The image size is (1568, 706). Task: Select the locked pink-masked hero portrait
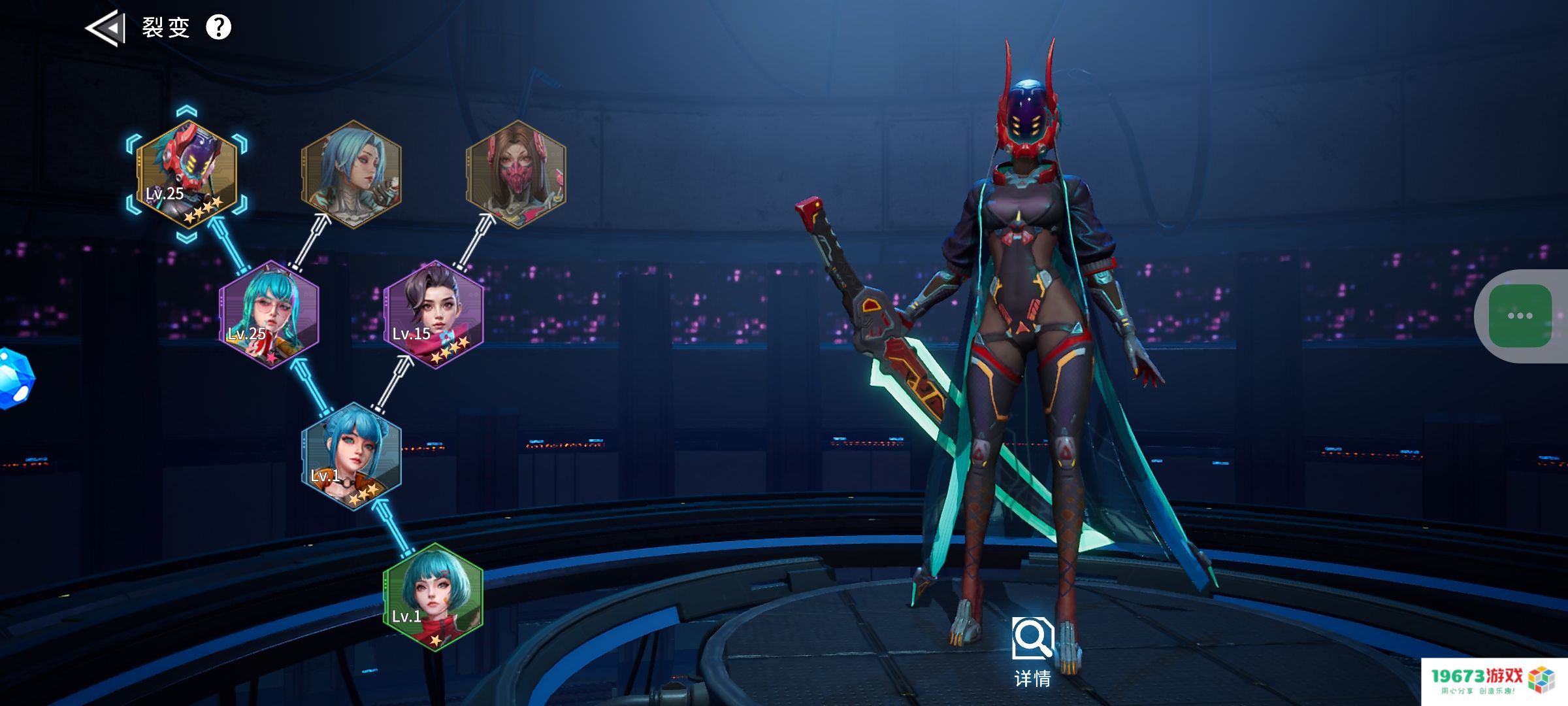[x=516, y=175]
